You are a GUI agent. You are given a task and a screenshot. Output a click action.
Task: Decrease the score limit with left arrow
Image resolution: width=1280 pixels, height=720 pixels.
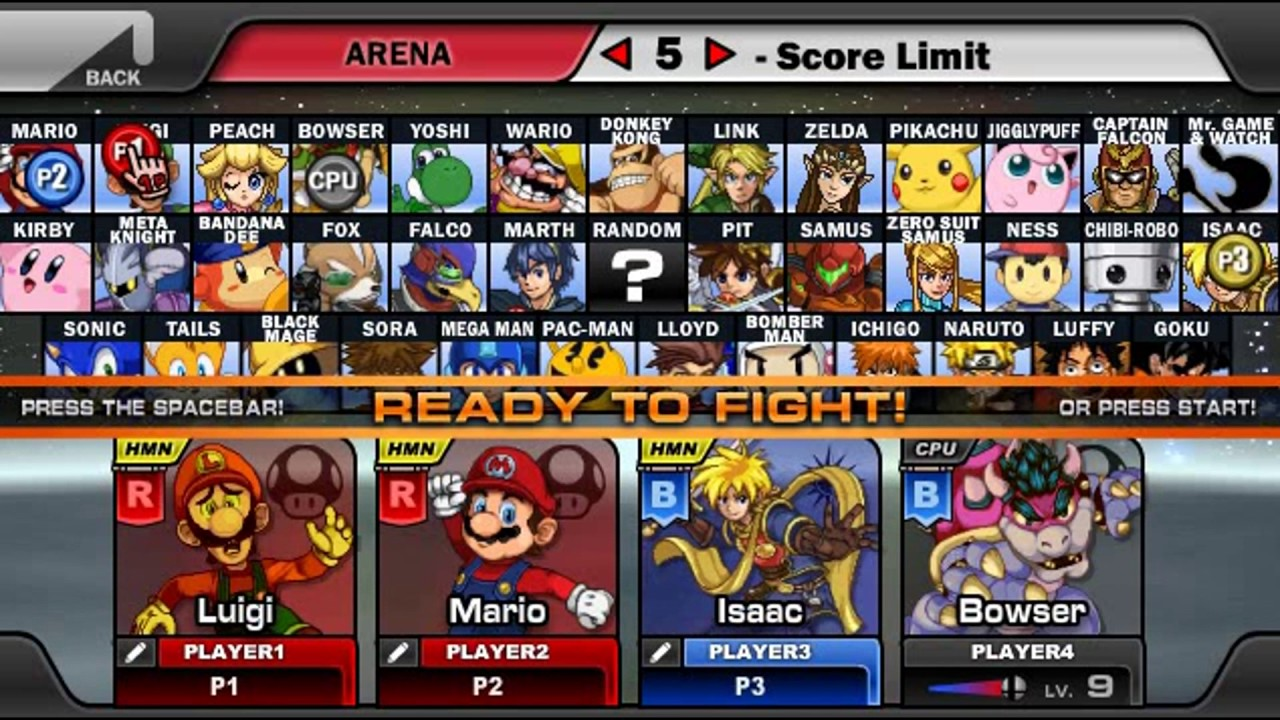(617, 54)
